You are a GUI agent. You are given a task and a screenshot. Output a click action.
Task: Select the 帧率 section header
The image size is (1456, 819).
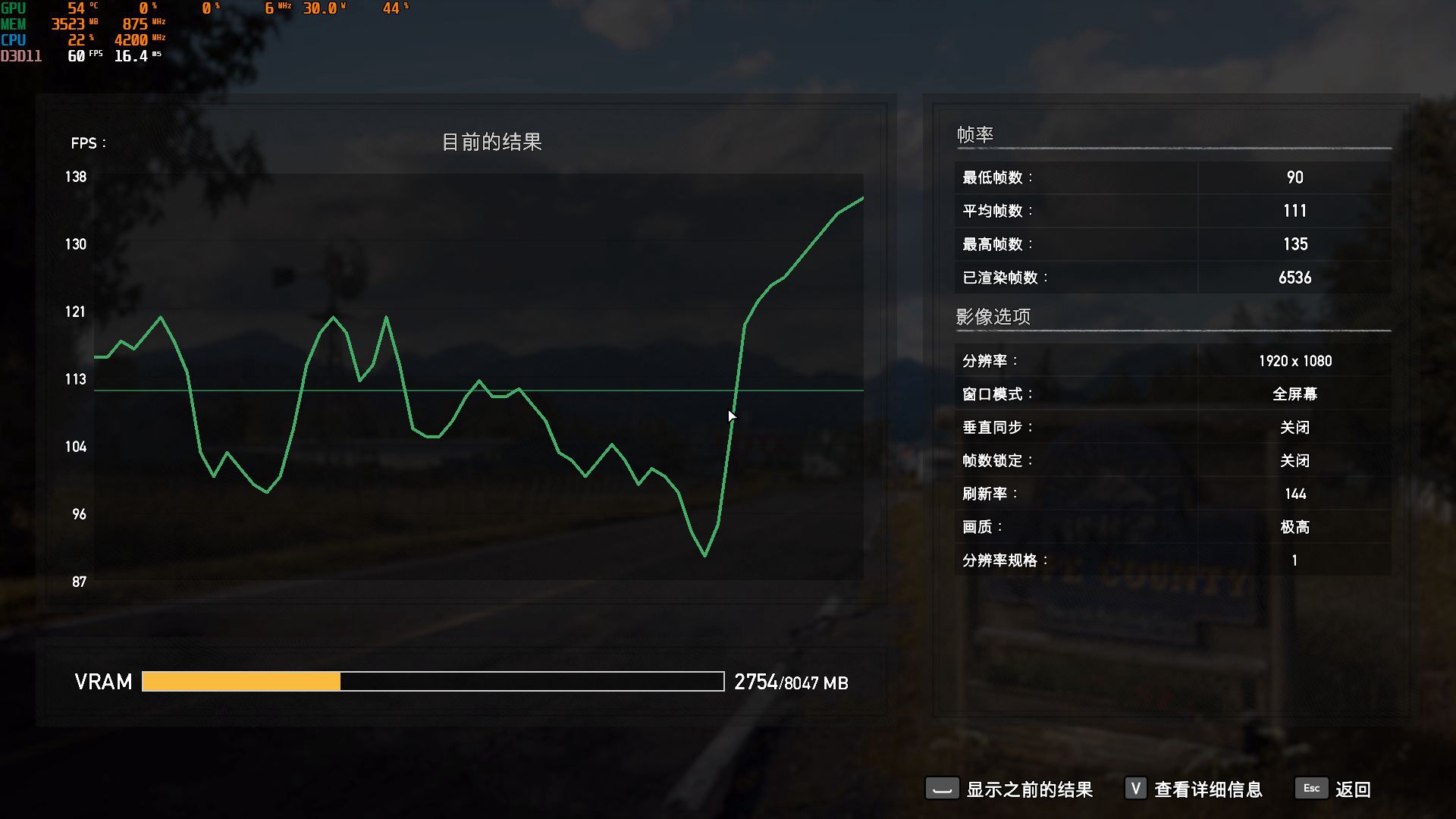point(974,133)
